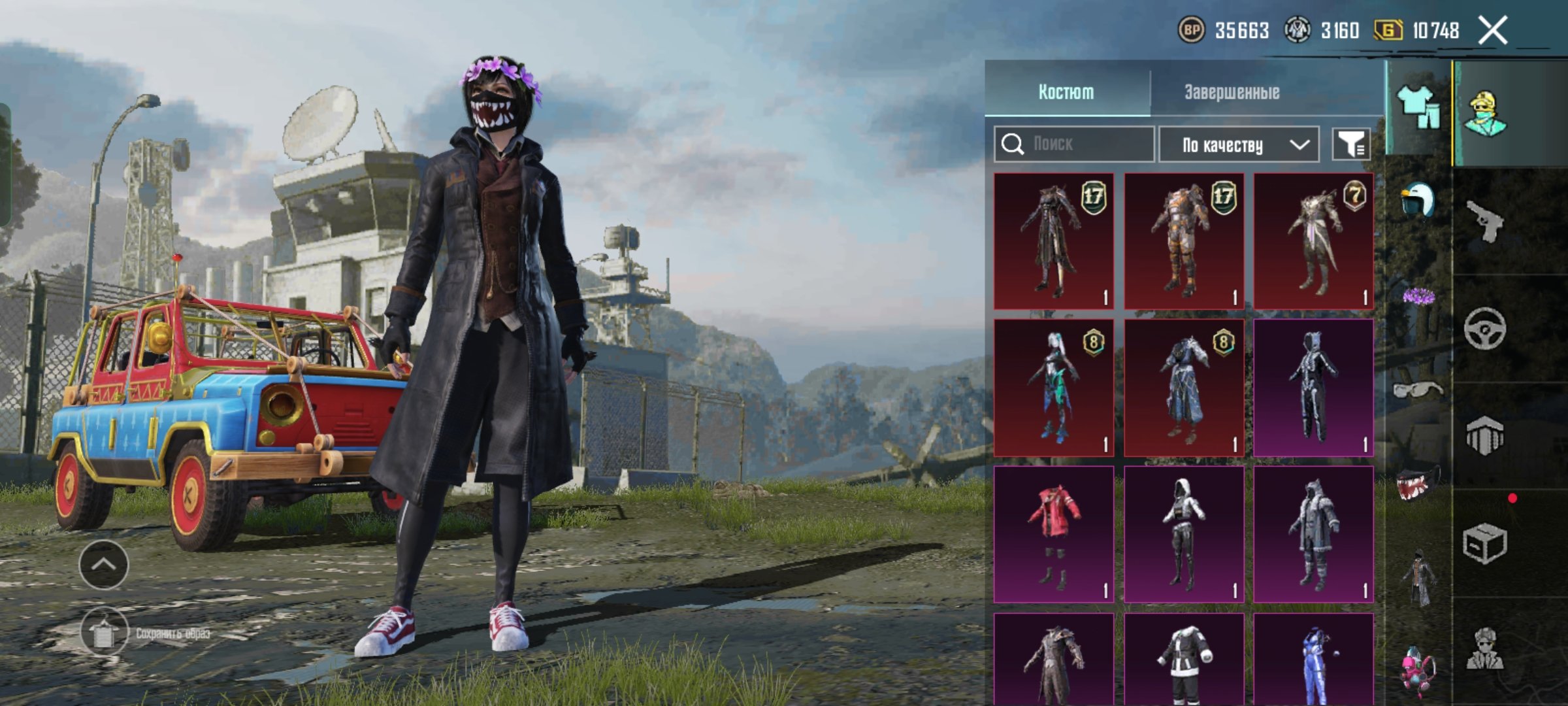Switch to the Костюм tab
The image size is (1568, 706).
tap(1066, 92)
